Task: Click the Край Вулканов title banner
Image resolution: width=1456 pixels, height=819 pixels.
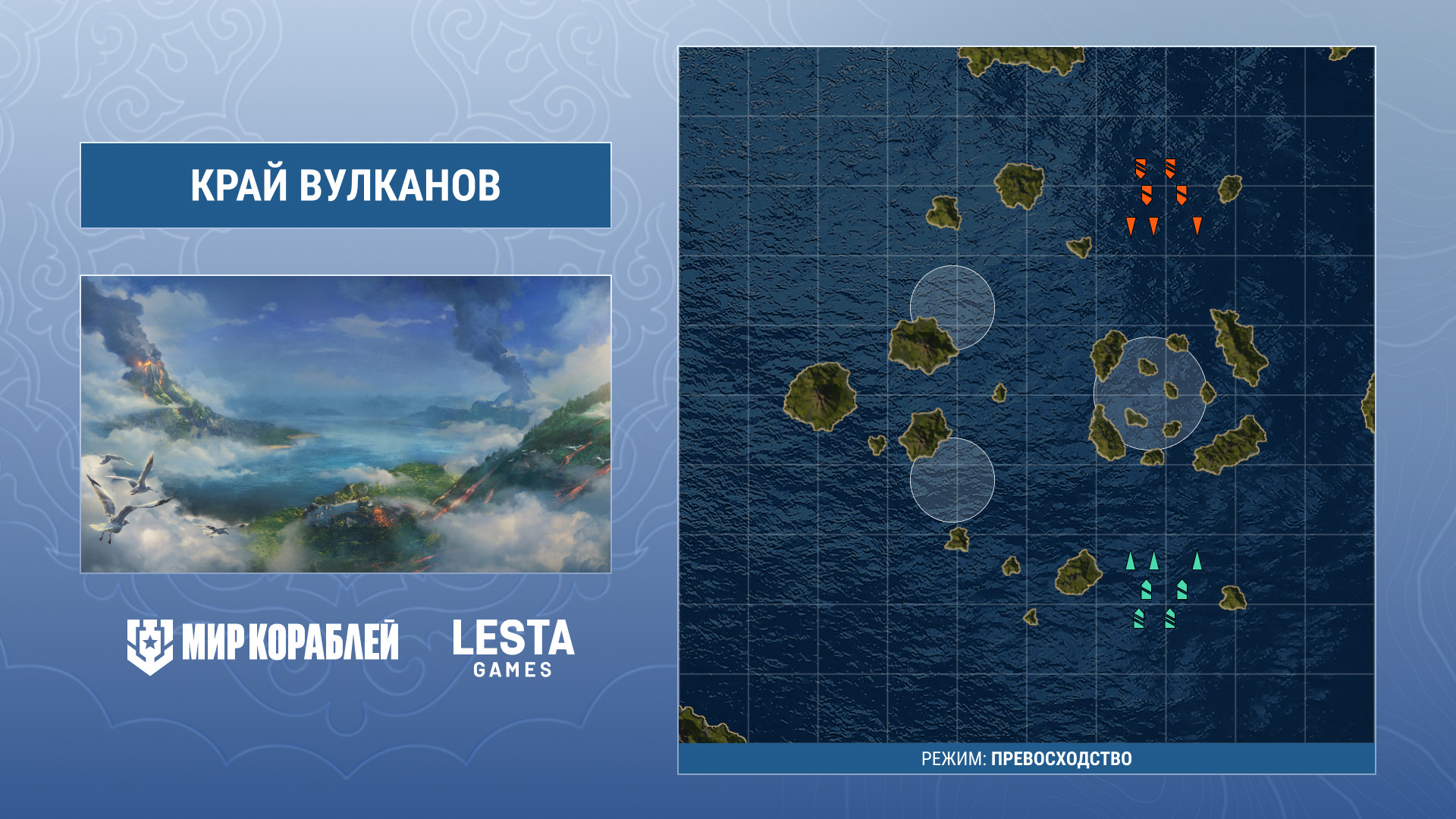Action: pos(346,185)
